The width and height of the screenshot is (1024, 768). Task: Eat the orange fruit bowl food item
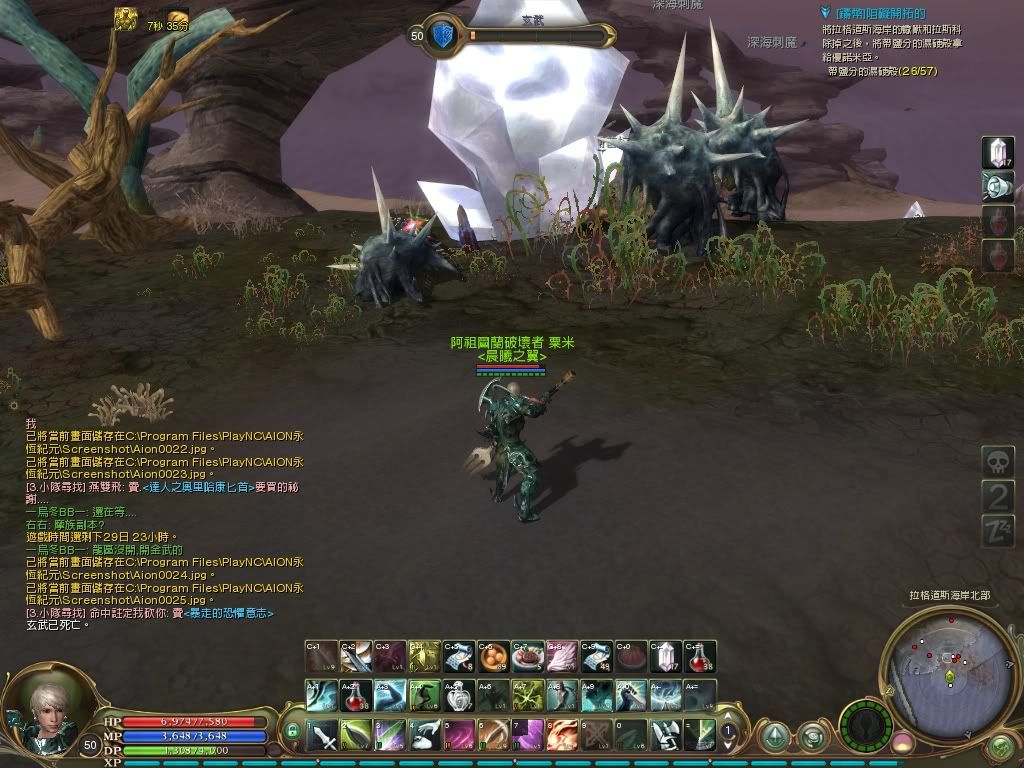click(492, 657)
